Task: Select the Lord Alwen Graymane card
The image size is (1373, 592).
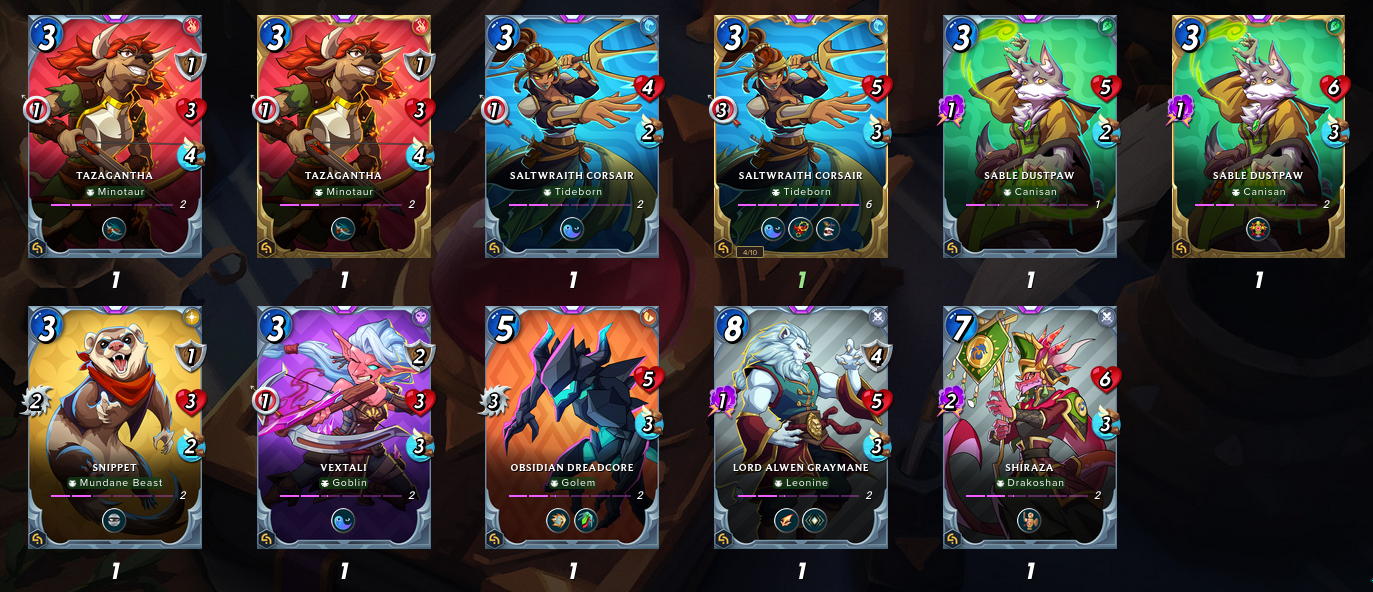Action: click(801, 427)
